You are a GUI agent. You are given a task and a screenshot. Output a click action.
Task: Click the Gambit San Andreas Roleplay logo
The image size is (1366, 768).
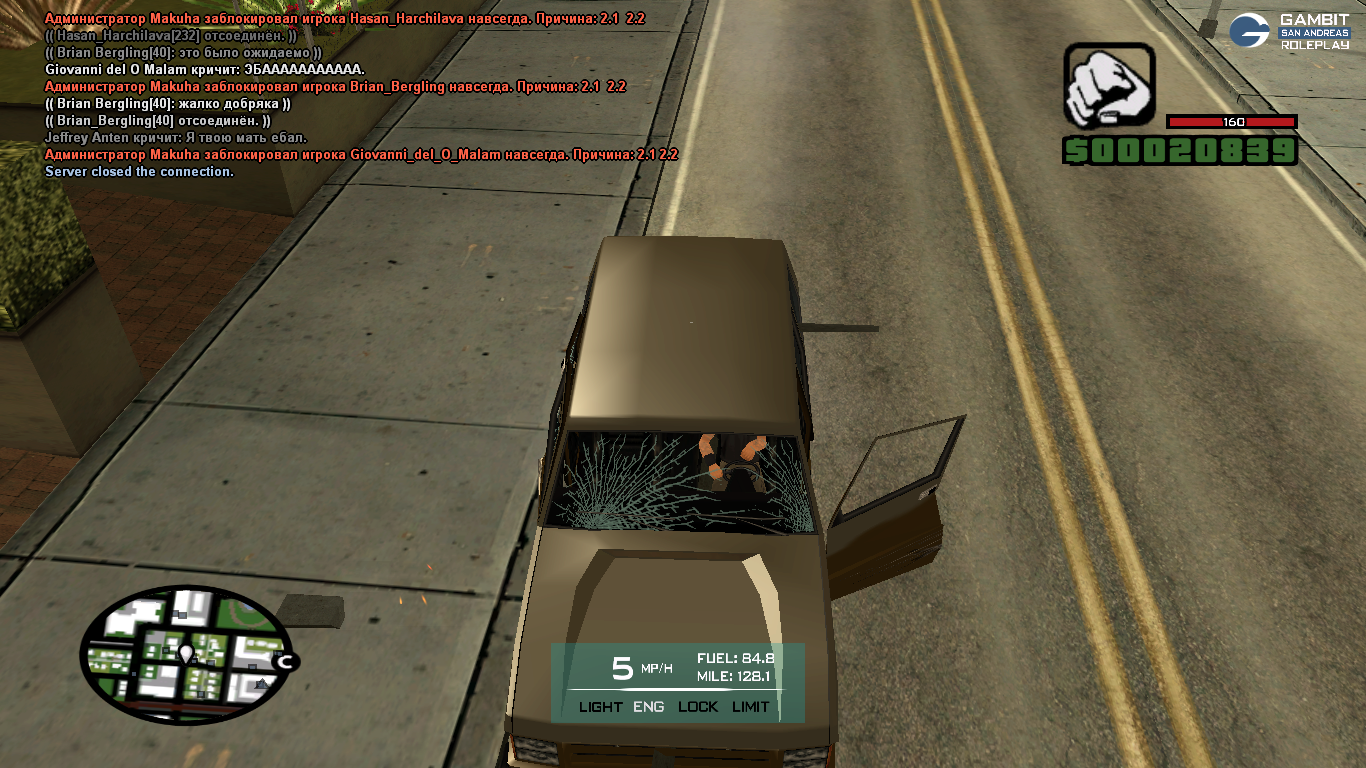[1289, 31]
